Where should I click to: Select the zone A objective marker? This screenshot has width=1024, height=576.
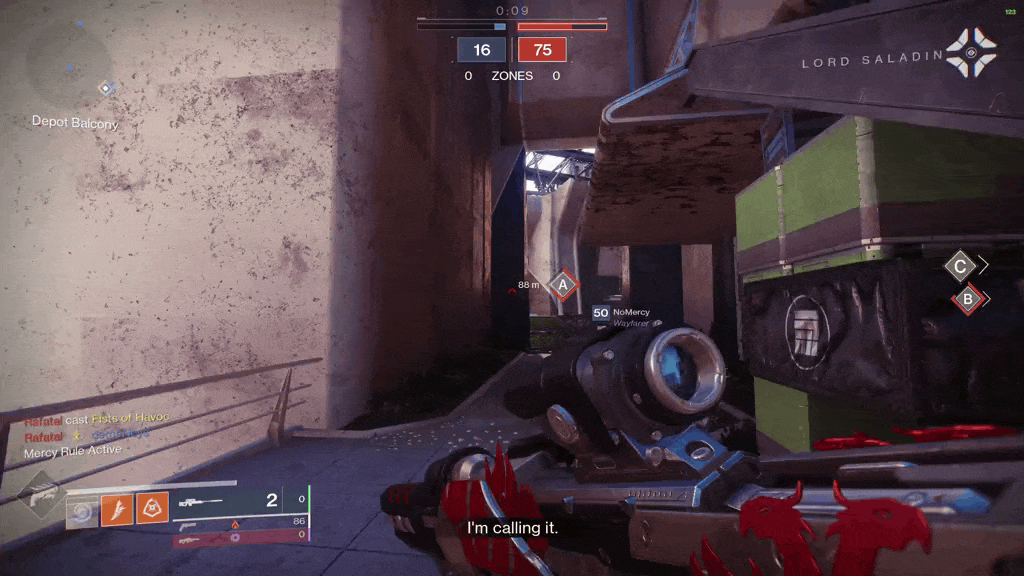562,286
